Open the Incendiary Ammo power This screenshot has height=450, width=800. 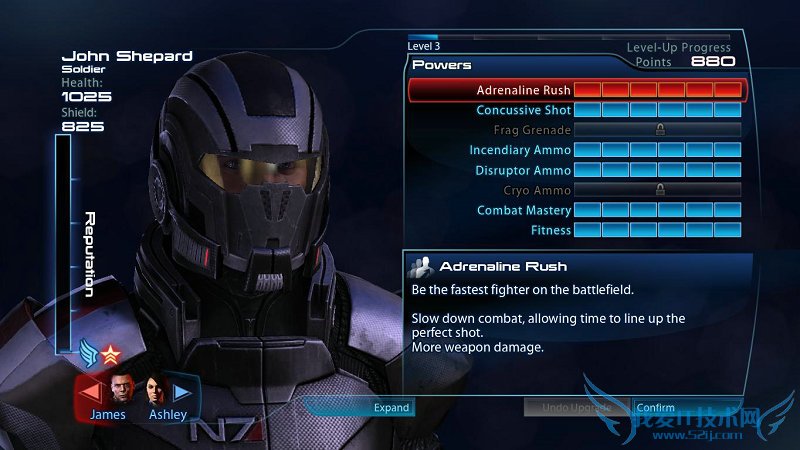point(575,150)
